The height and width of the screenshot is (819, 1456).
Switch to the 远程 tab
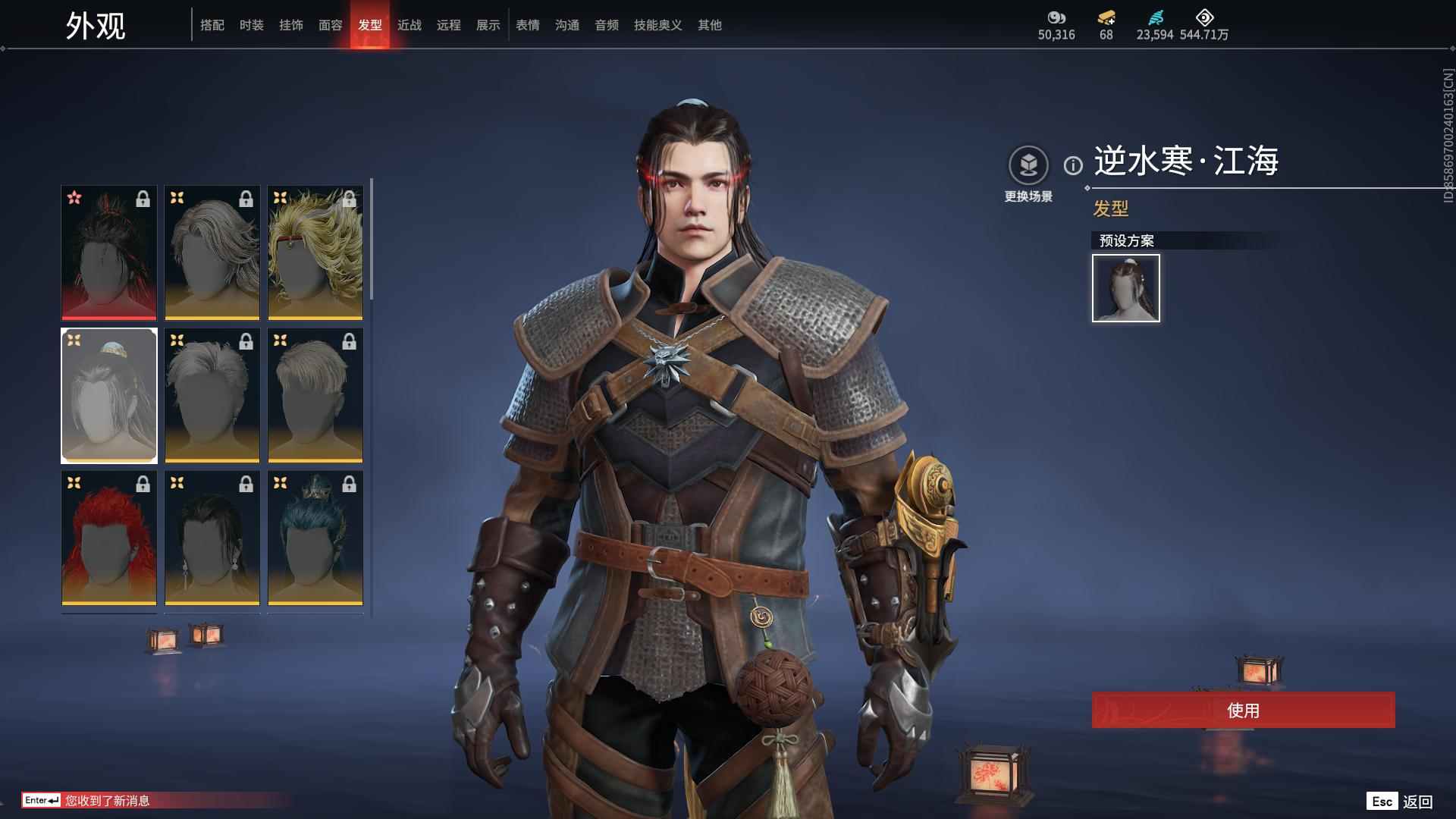449,25
